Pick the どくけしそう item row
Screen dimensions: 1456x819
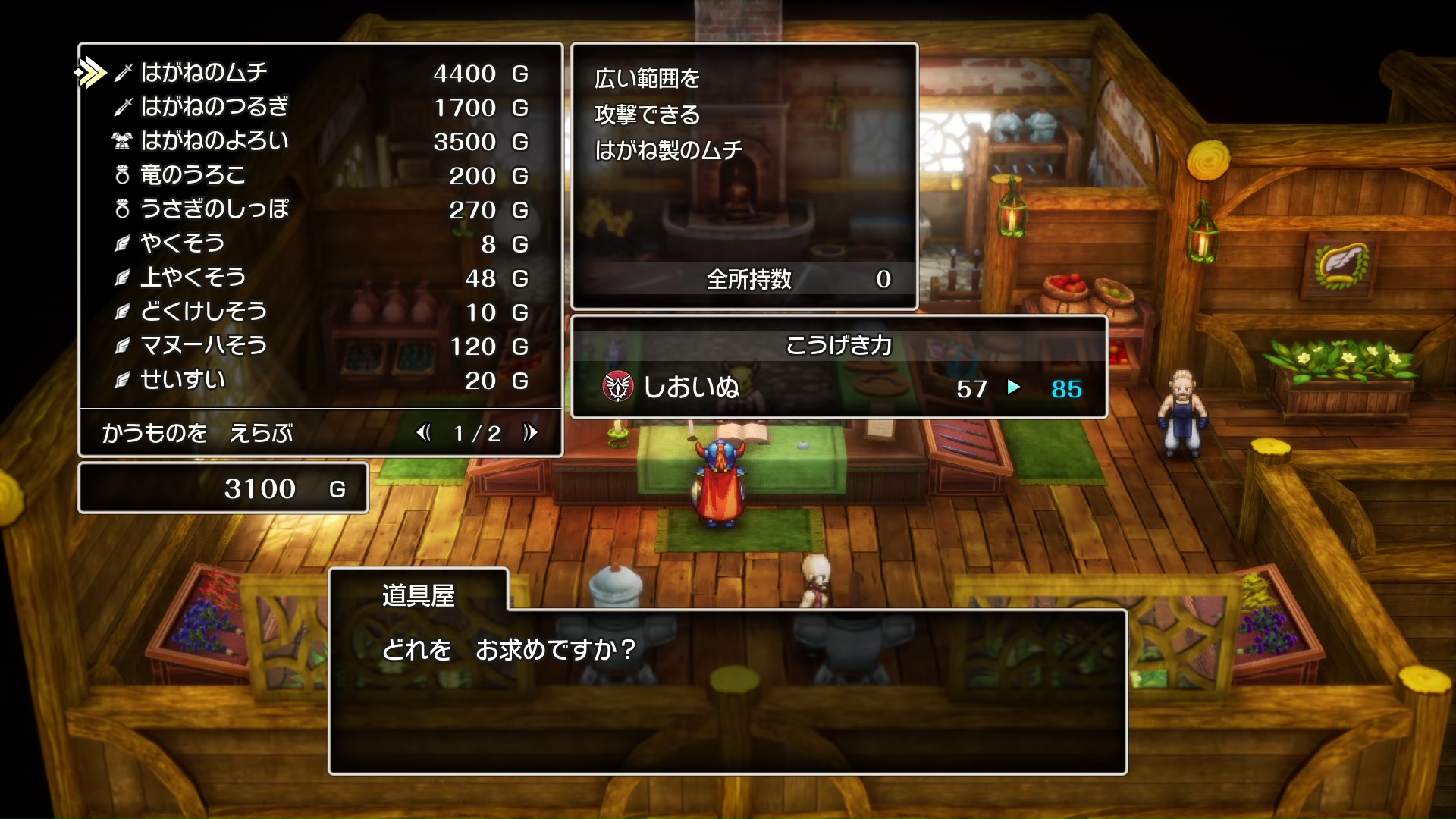coord(203,312)
